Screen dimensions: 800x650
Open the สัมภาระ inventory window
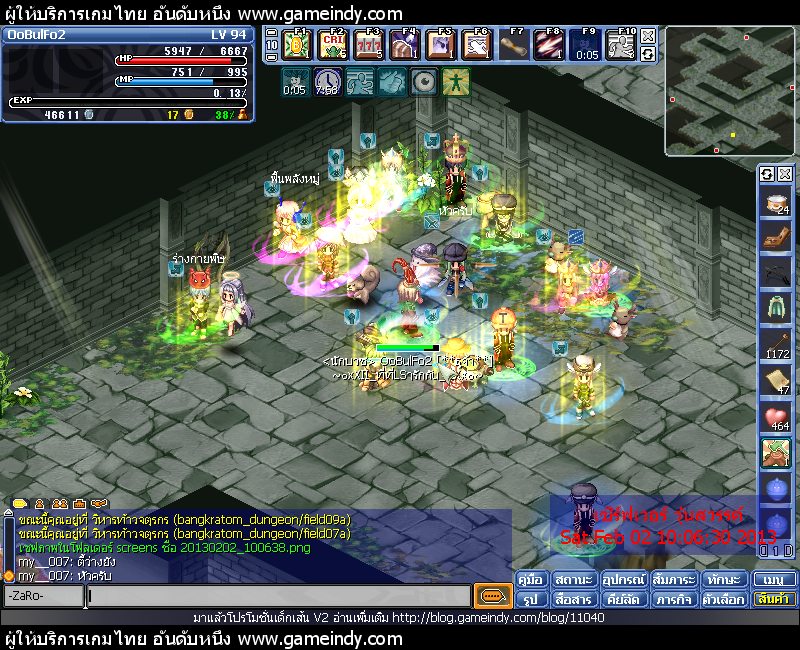click(x=673, y=580)
